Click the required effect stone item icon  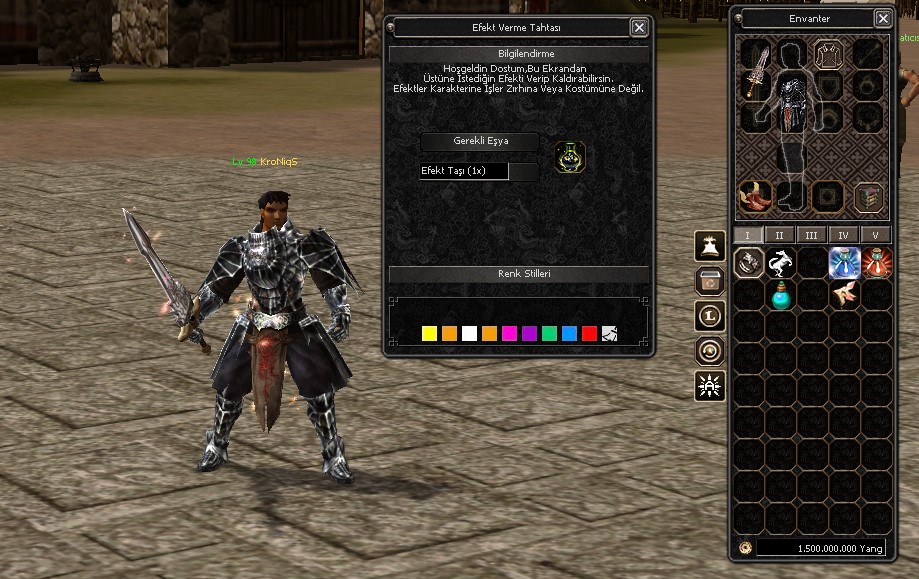click(x=570, y=157)
